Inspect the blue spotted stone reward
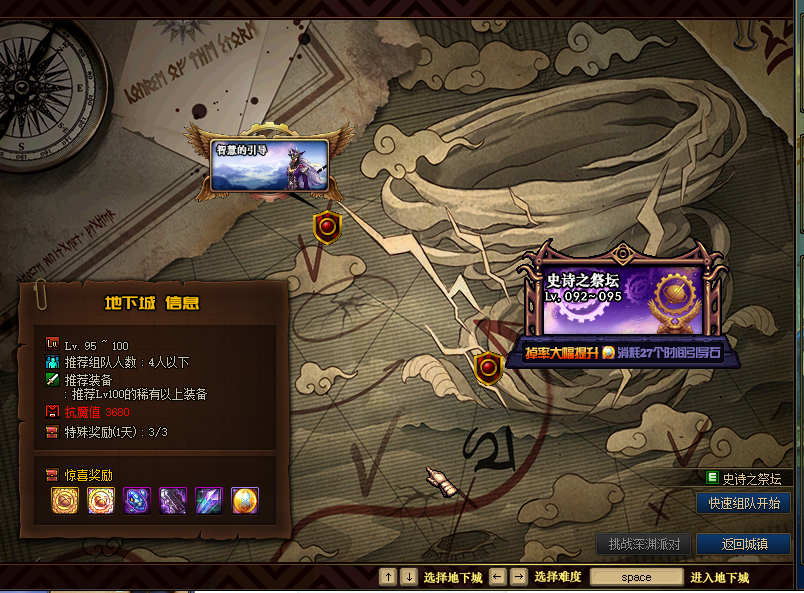Screen dimensions: 804x593 [x=137, y=500]
